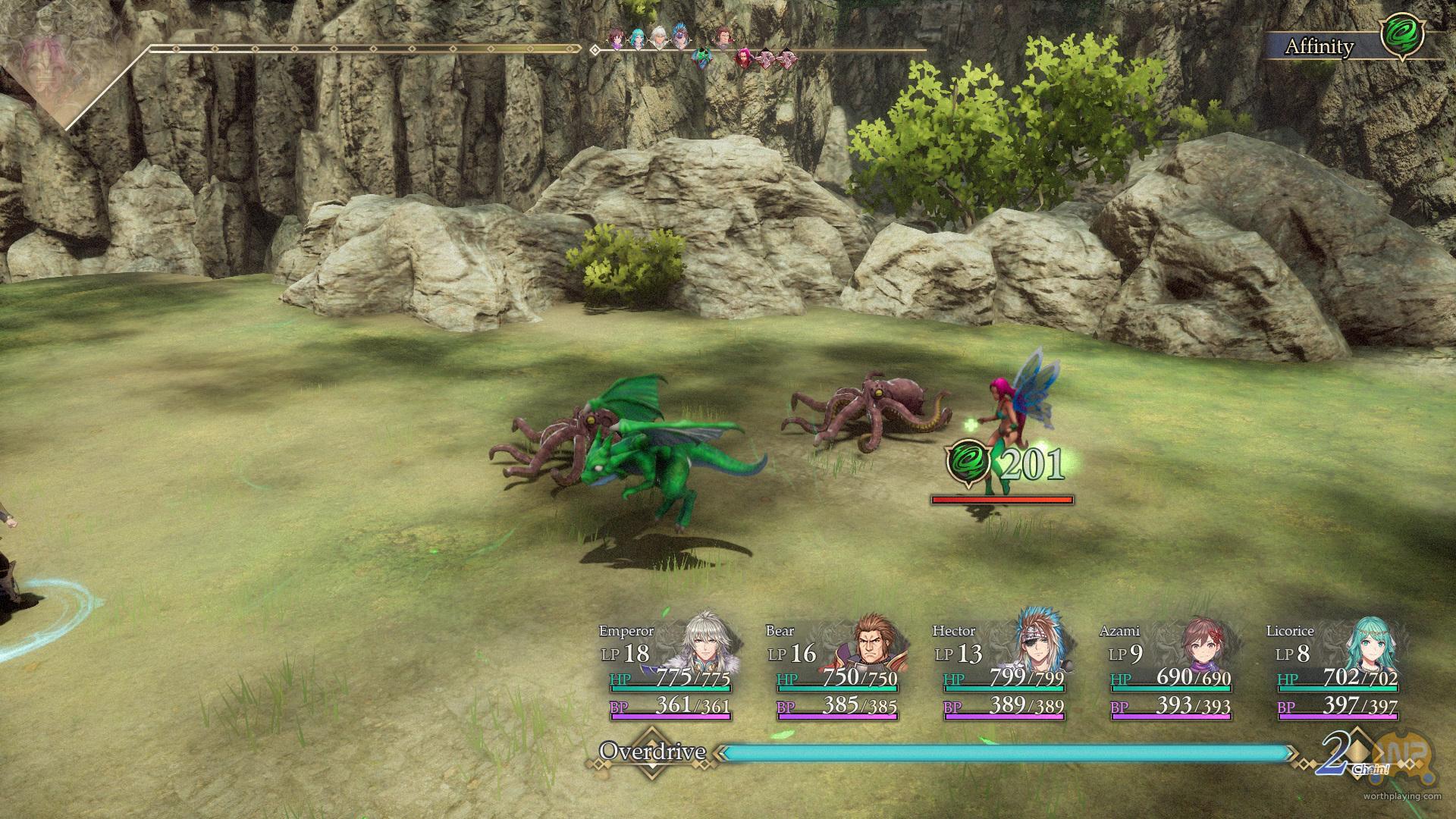Click the teal-haired Licorice timeline portrait
This screenshot has width=1456, height=819.
(x=639, y=38)
